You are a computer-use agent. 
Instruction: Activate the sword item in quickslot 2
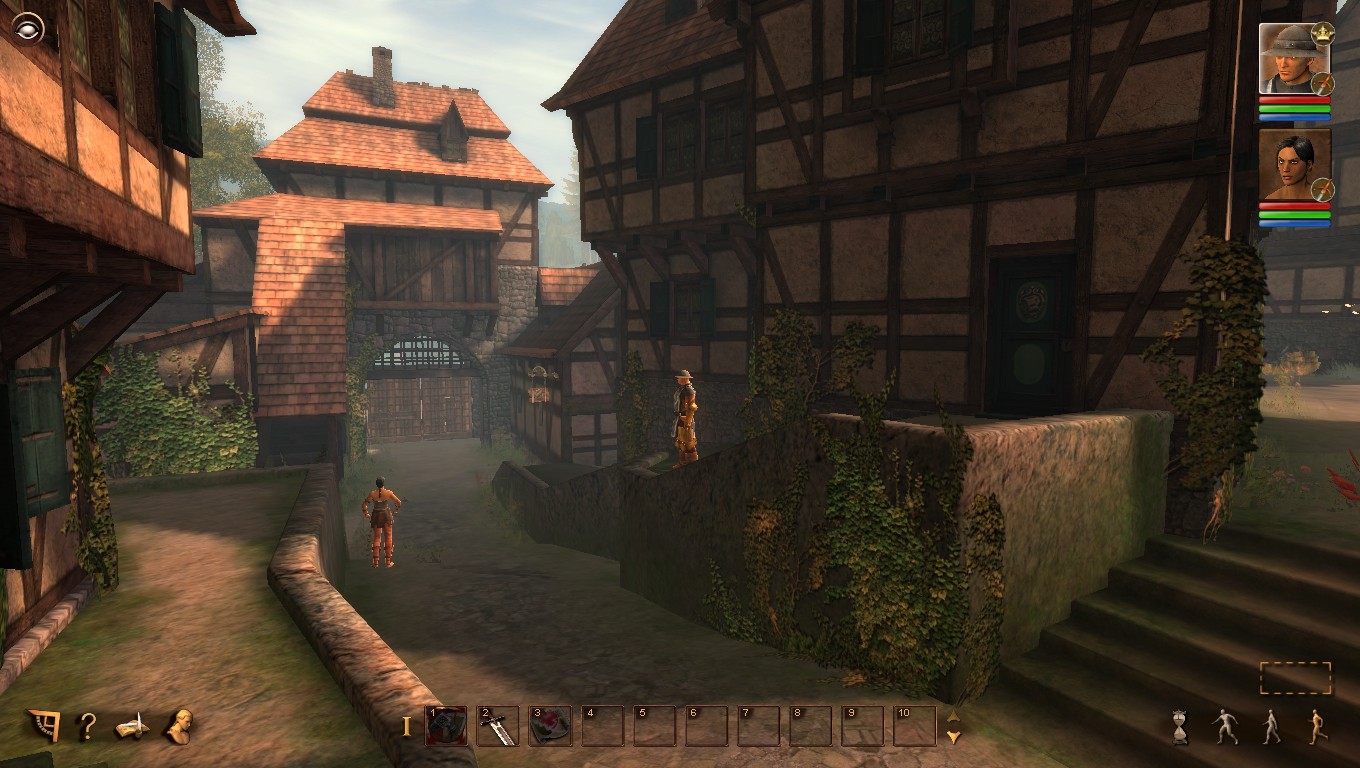(x=499, y=727)
